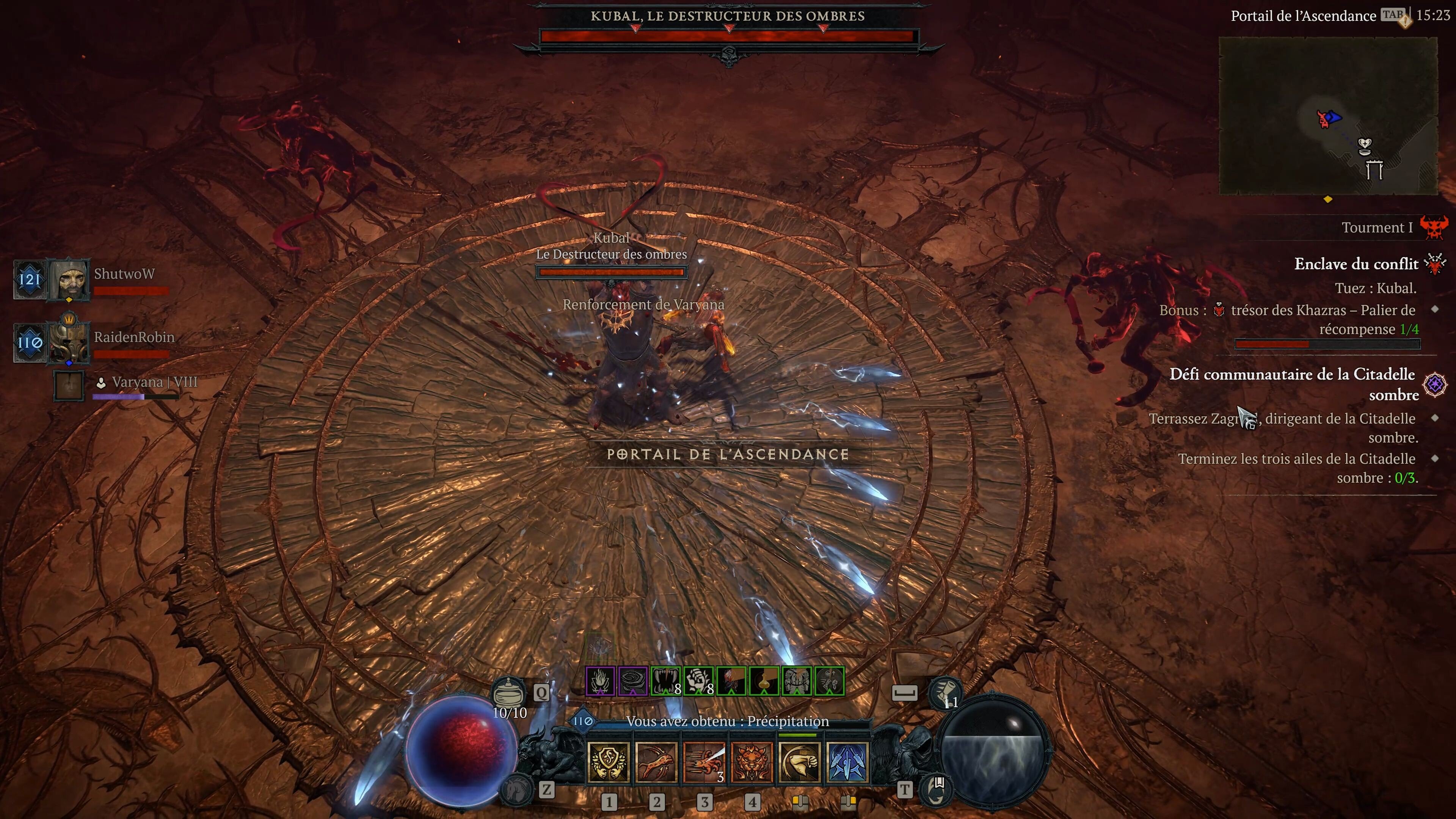
Task: Open the minimap
Action: pyautogui.click(x=1328, y=116)
